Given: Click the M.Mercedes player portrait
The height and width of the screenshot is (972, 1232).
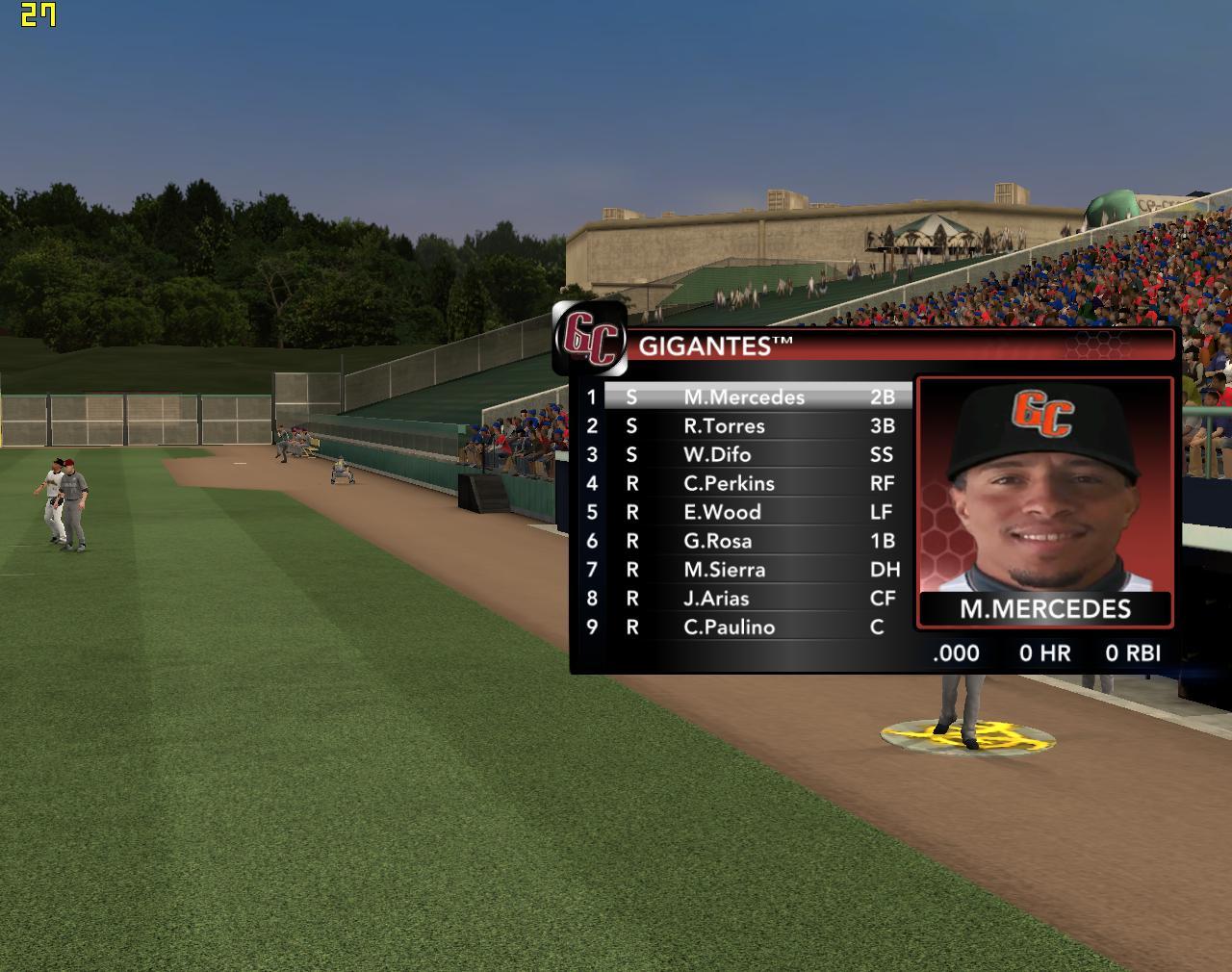Looking at the screenshot, I should [x=1044, y=486].
